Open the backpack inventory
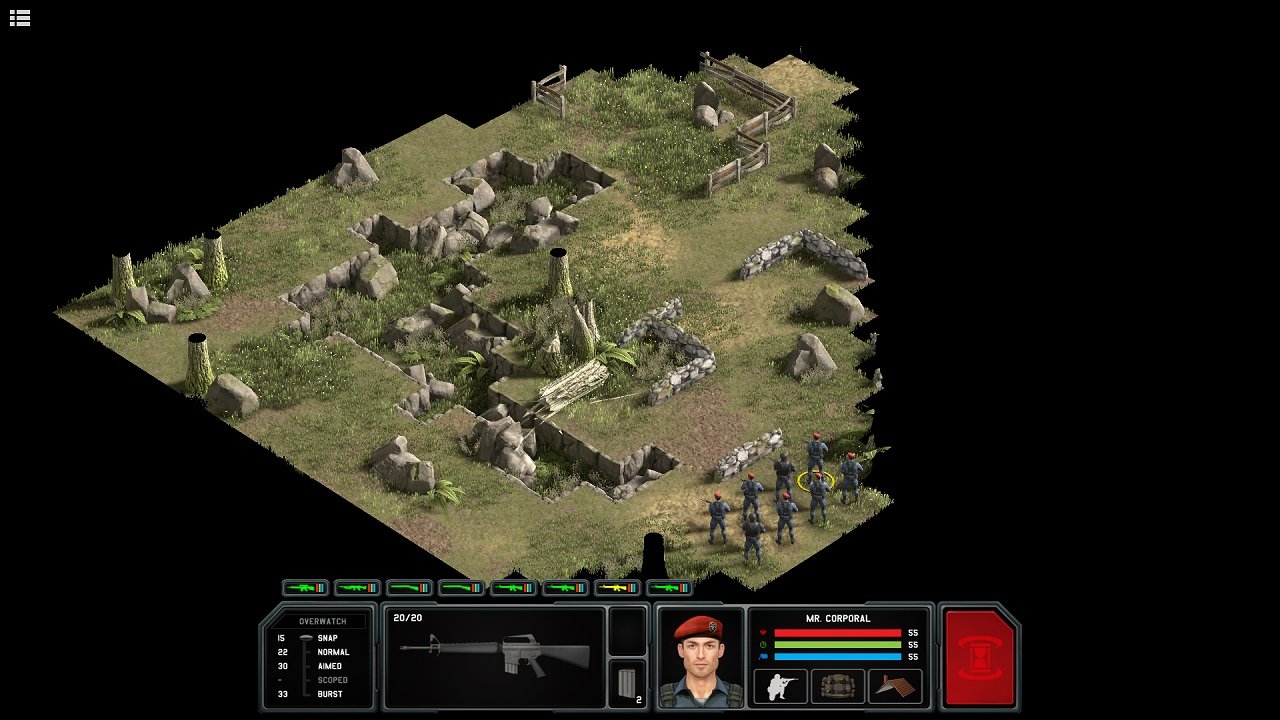The image size is (1280, 720). pos(837,686)
